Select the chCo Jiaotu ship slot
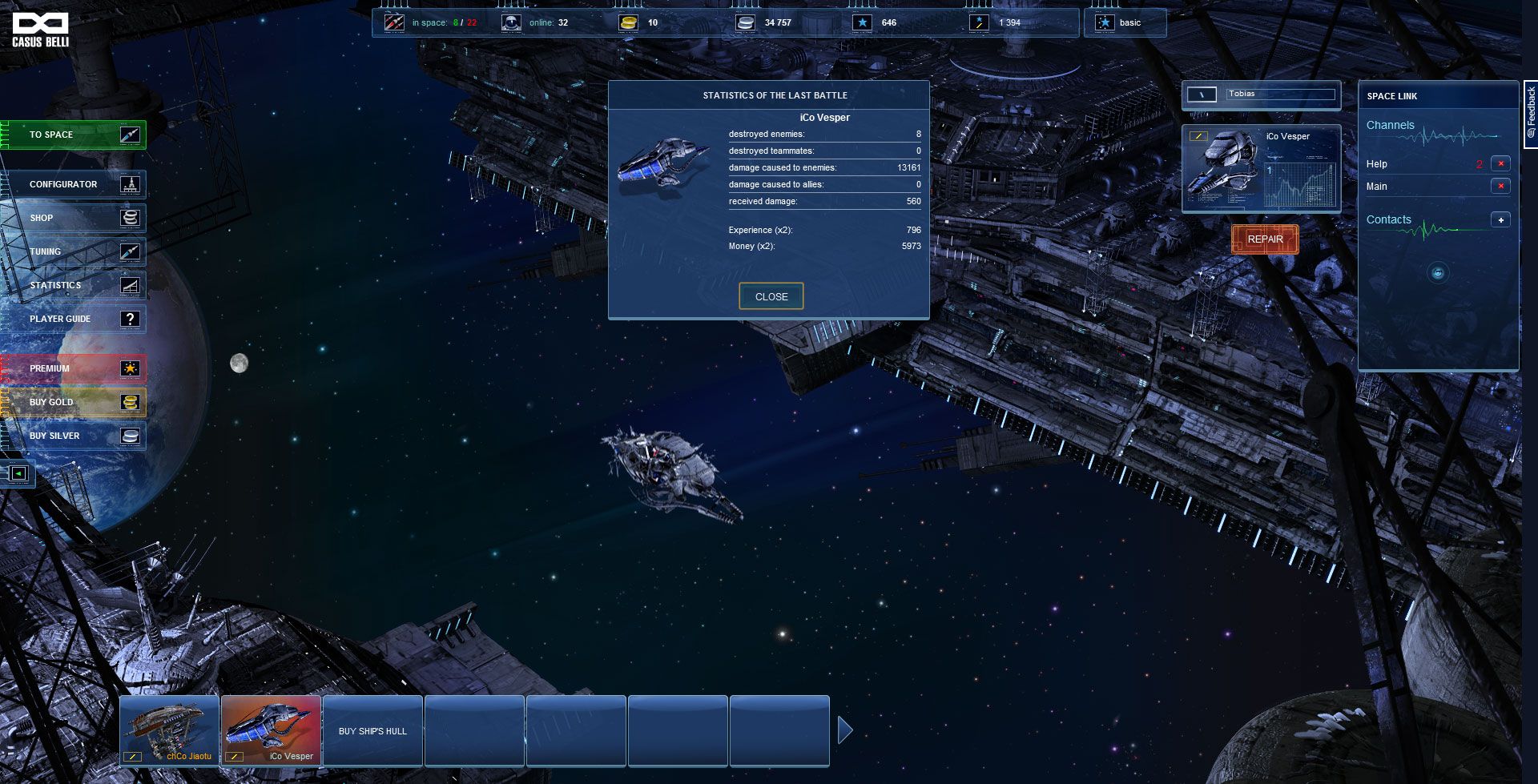1538x784 pixels. [169, 730]
